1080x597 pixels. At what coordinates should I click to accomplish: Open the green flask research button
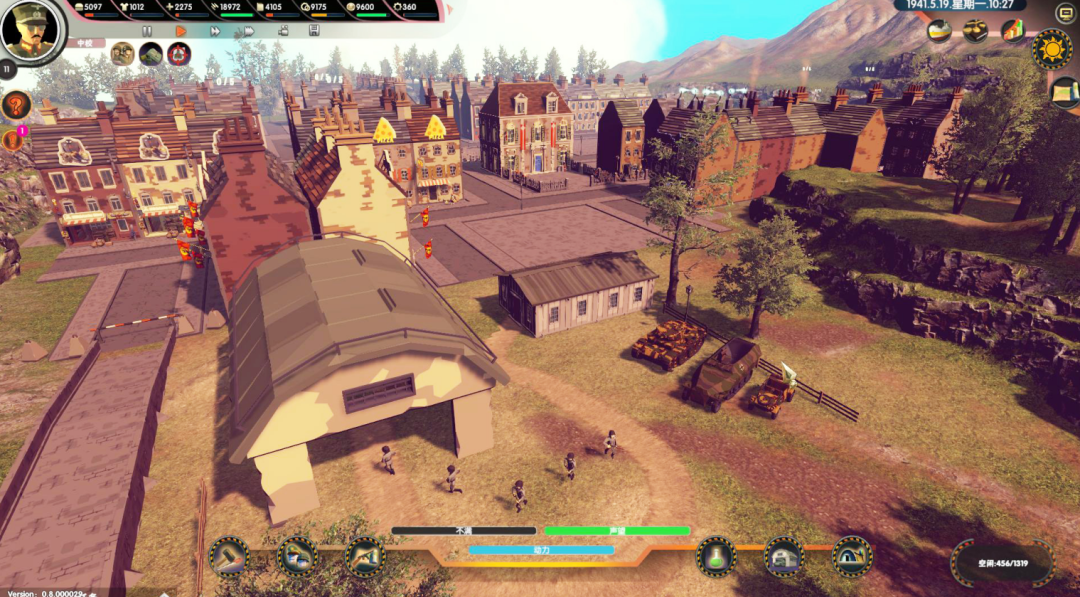coord(716,556)
